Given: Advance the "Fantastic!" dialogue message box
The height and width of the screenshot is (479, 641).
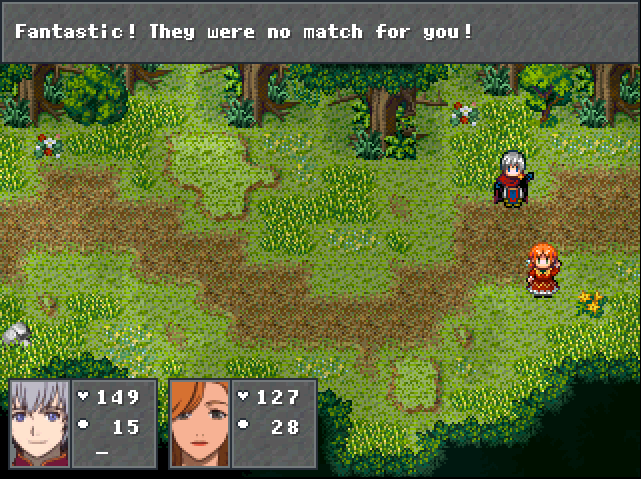Looking at the screenshot, I should tap(320, 32).
